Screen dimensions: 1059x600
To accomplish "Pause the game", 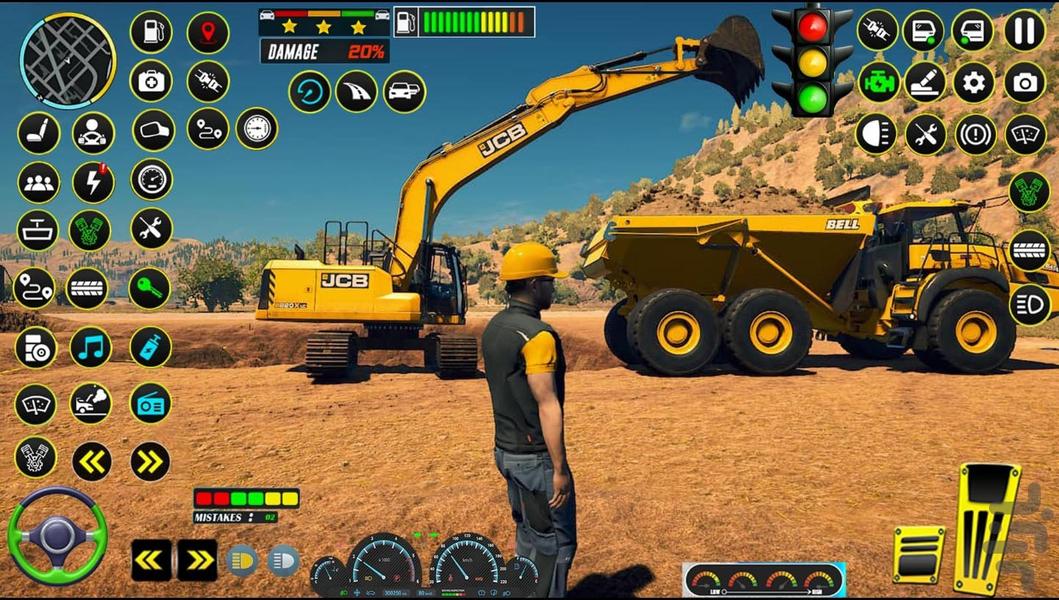I will pyautogui.click(x=1024, y=30).
